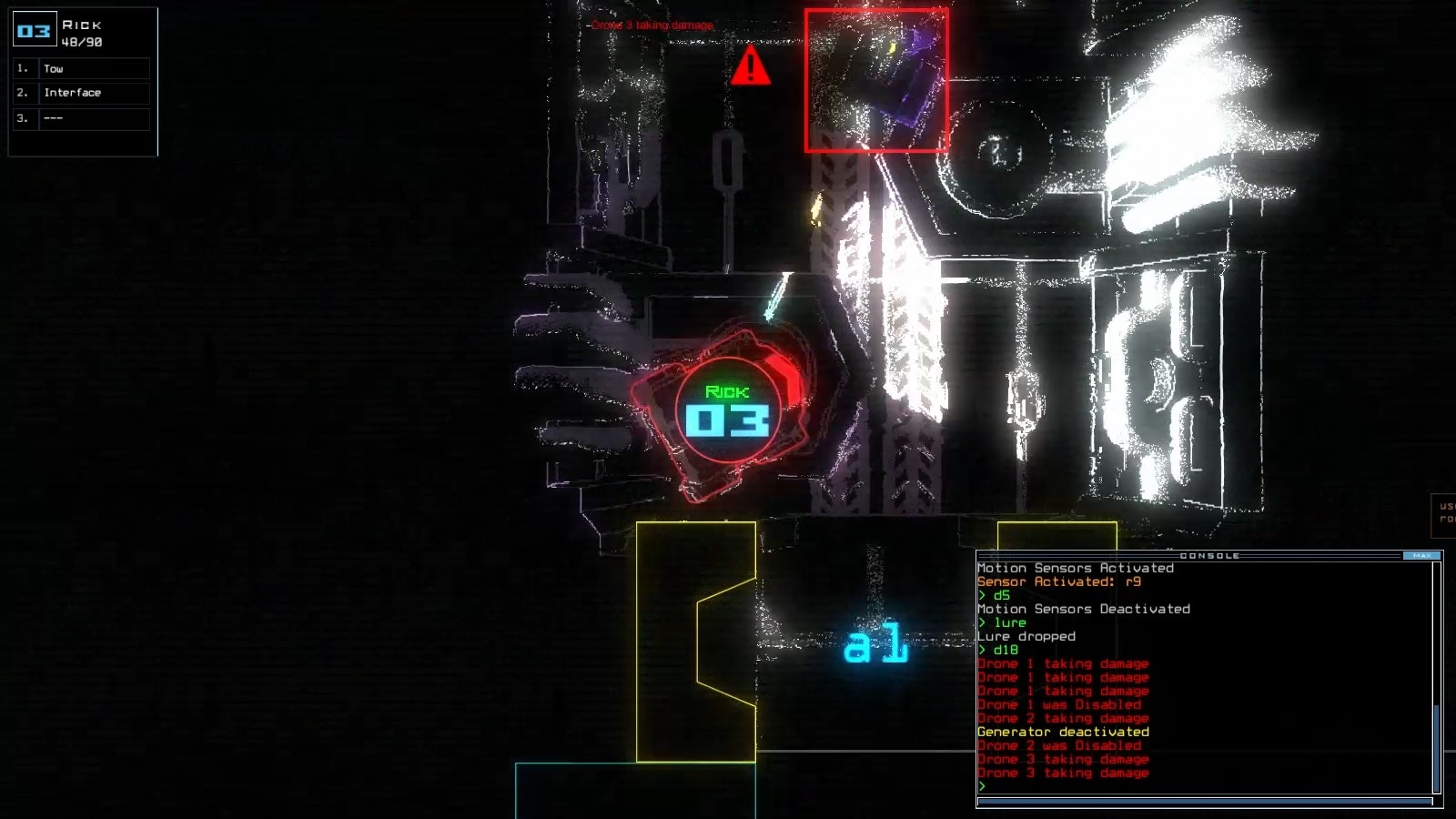This screenshot has height=819, width=1456.
Task: Click the red warning triangle alert
Action: (749, 68)
